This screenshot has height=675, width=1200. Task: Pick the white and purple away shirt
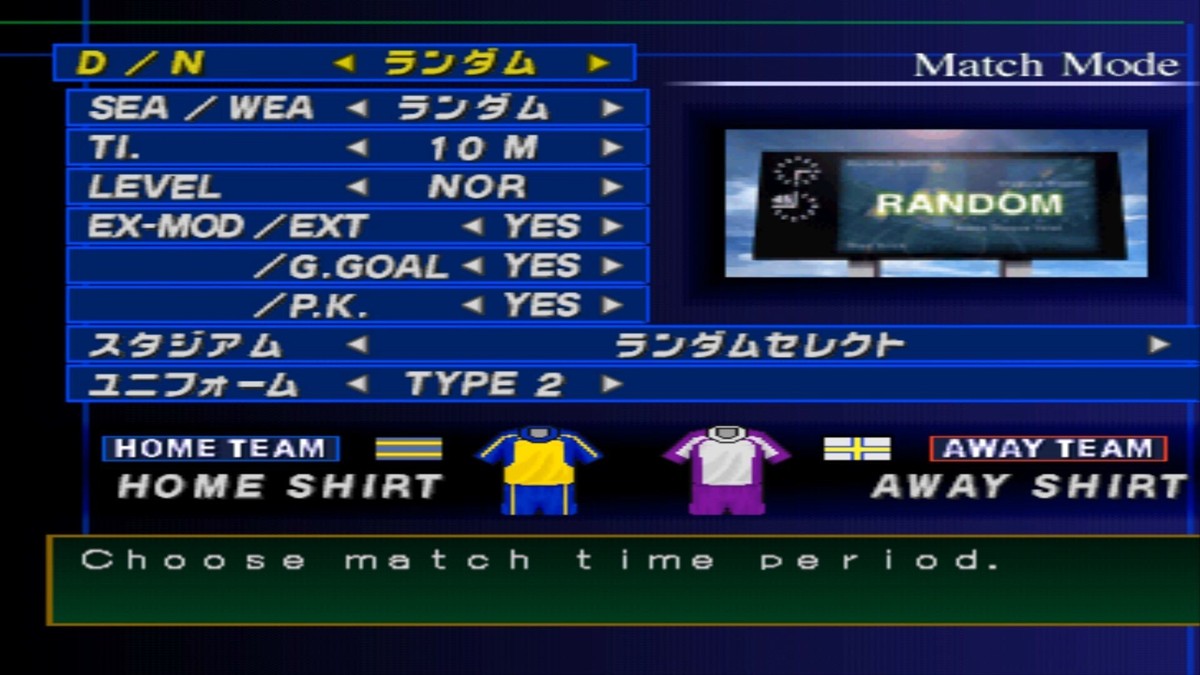click(x=725, y=468)
